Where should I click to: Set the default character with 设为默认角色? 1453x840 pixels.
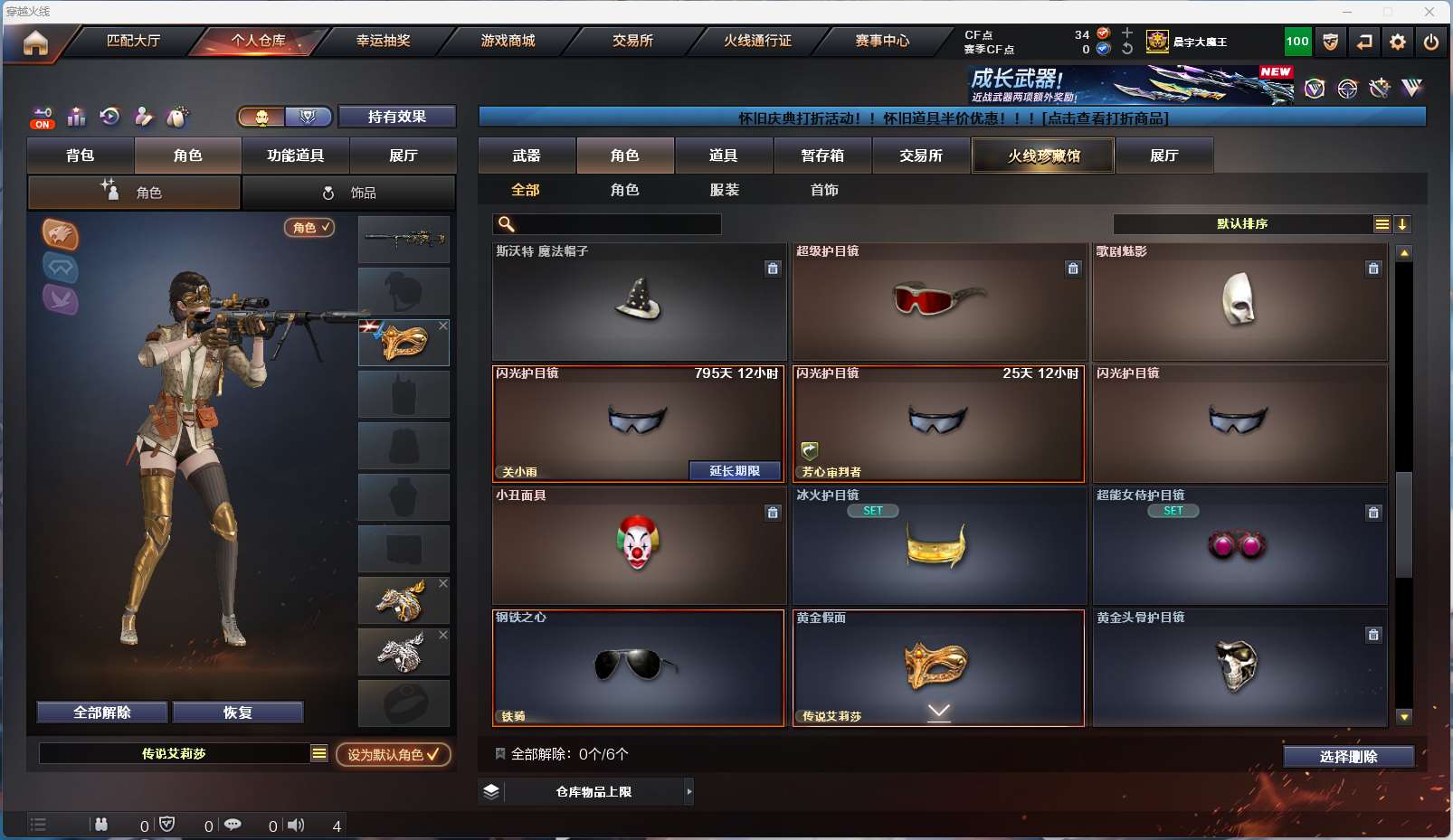click(393, 754)
